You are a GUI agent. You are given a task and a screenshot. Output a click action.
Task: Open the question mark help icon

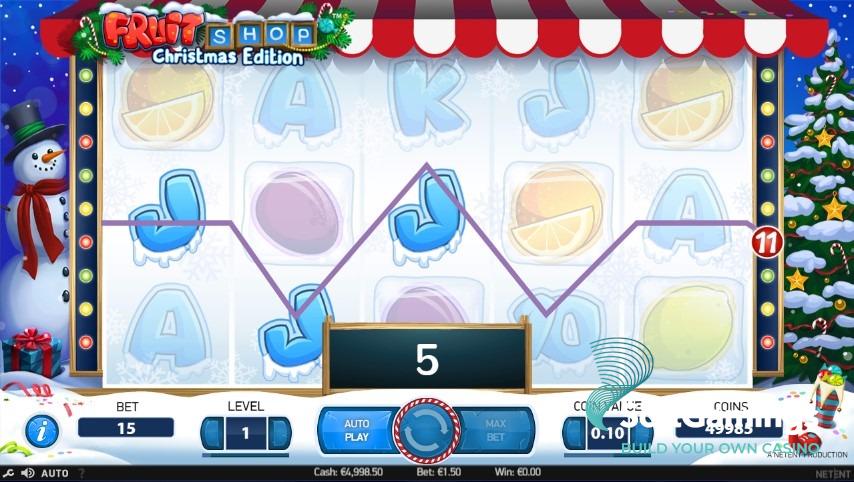(81, 473)
